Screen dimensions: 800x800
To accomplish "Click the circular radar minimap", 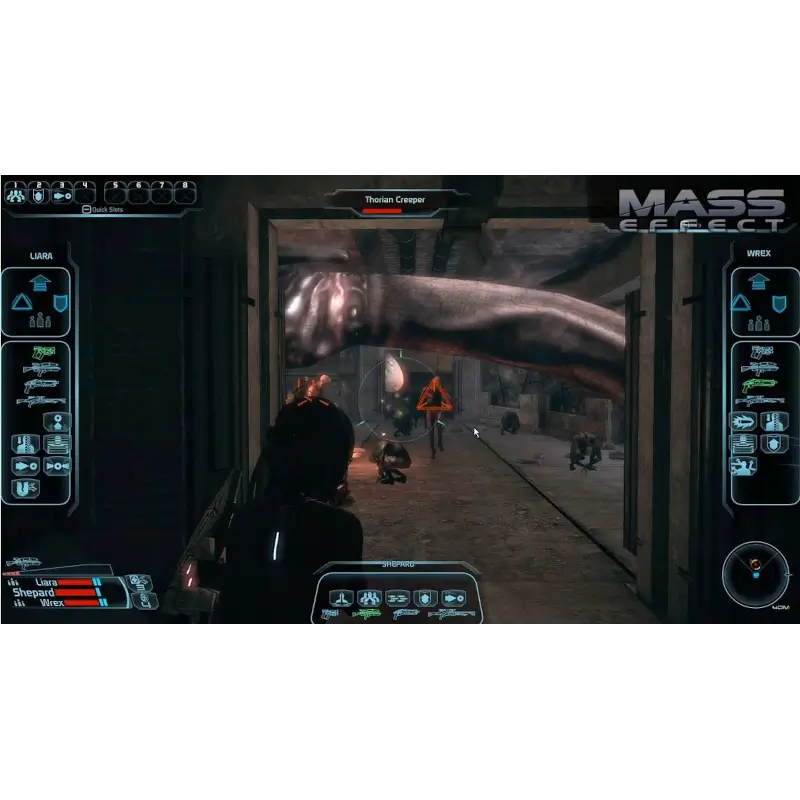I will click(x=755, y=570).
